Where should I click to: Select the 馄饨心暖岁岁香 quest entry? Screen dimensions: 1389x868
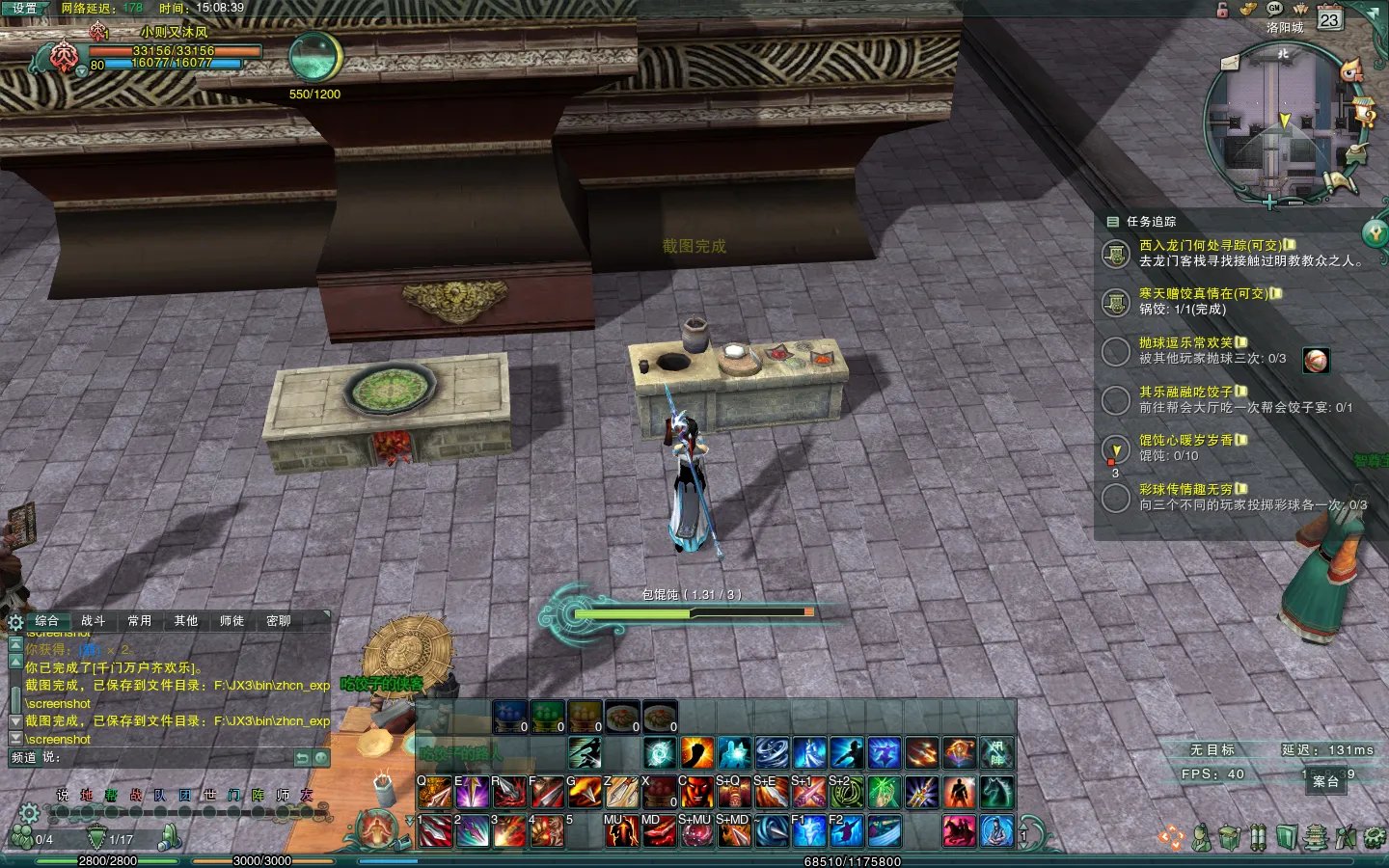[x=1185, y=441]
